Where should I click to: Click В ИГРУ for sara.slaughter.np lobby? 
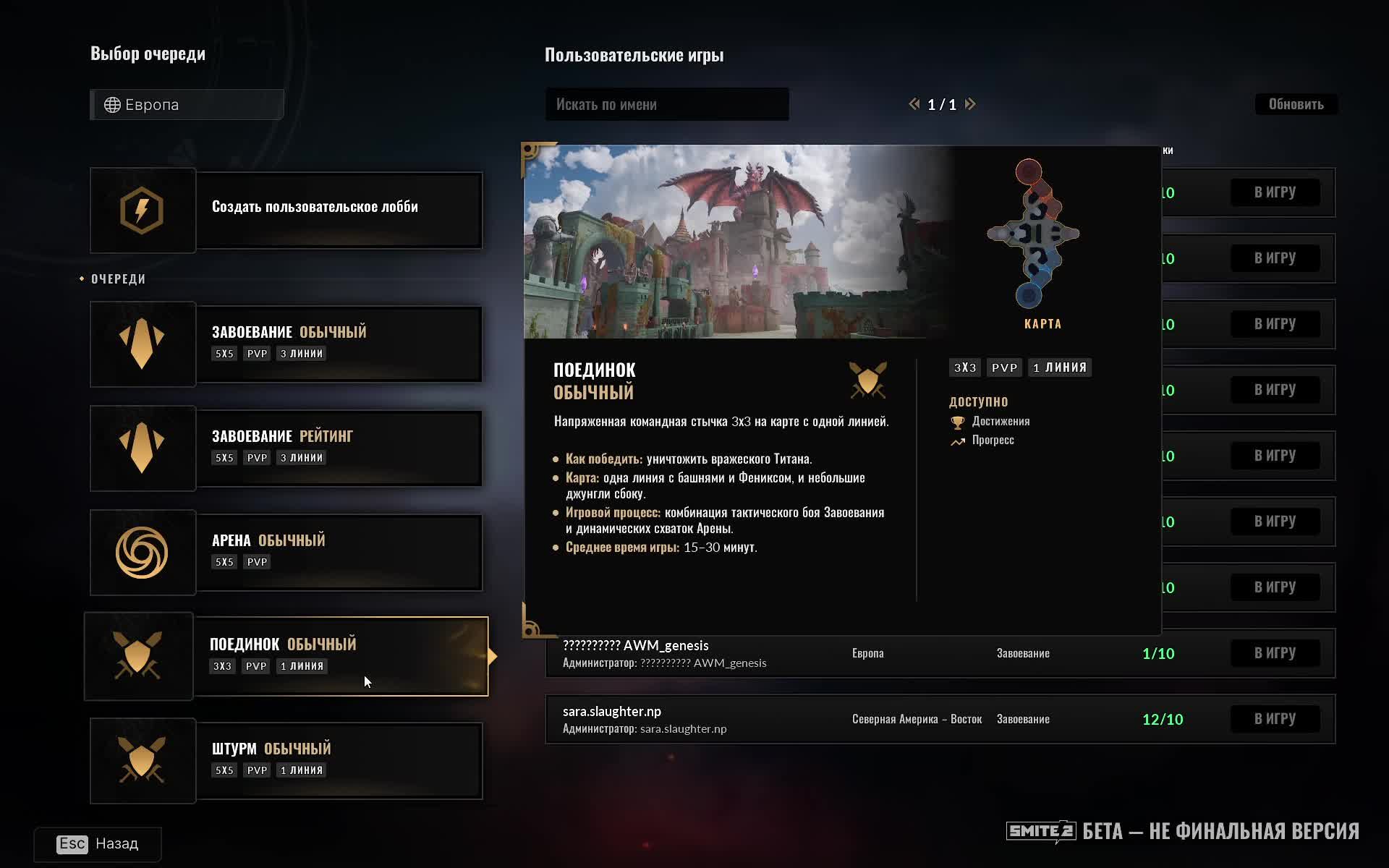coord(1275,718)
